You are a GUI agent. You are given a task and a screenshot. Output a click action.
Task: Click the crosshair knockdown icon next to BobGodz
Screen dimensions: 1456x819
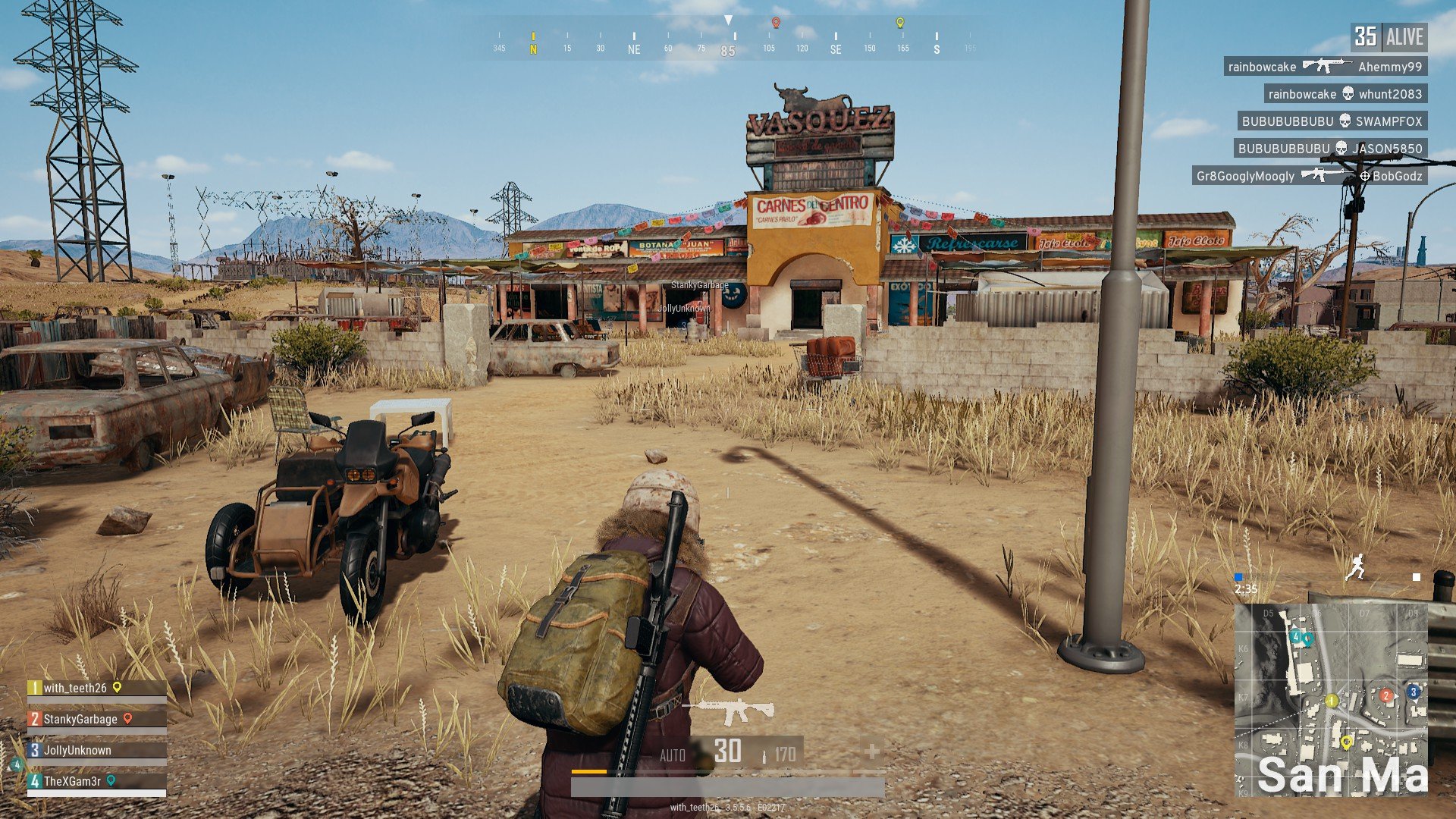click(x=1365, y=176)
